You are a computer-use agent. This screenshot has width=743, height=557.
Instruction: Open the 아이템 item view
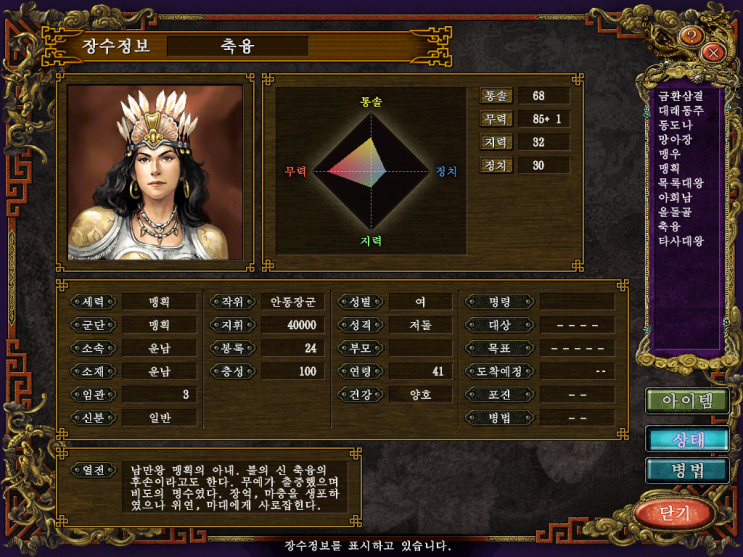point(686,402)
